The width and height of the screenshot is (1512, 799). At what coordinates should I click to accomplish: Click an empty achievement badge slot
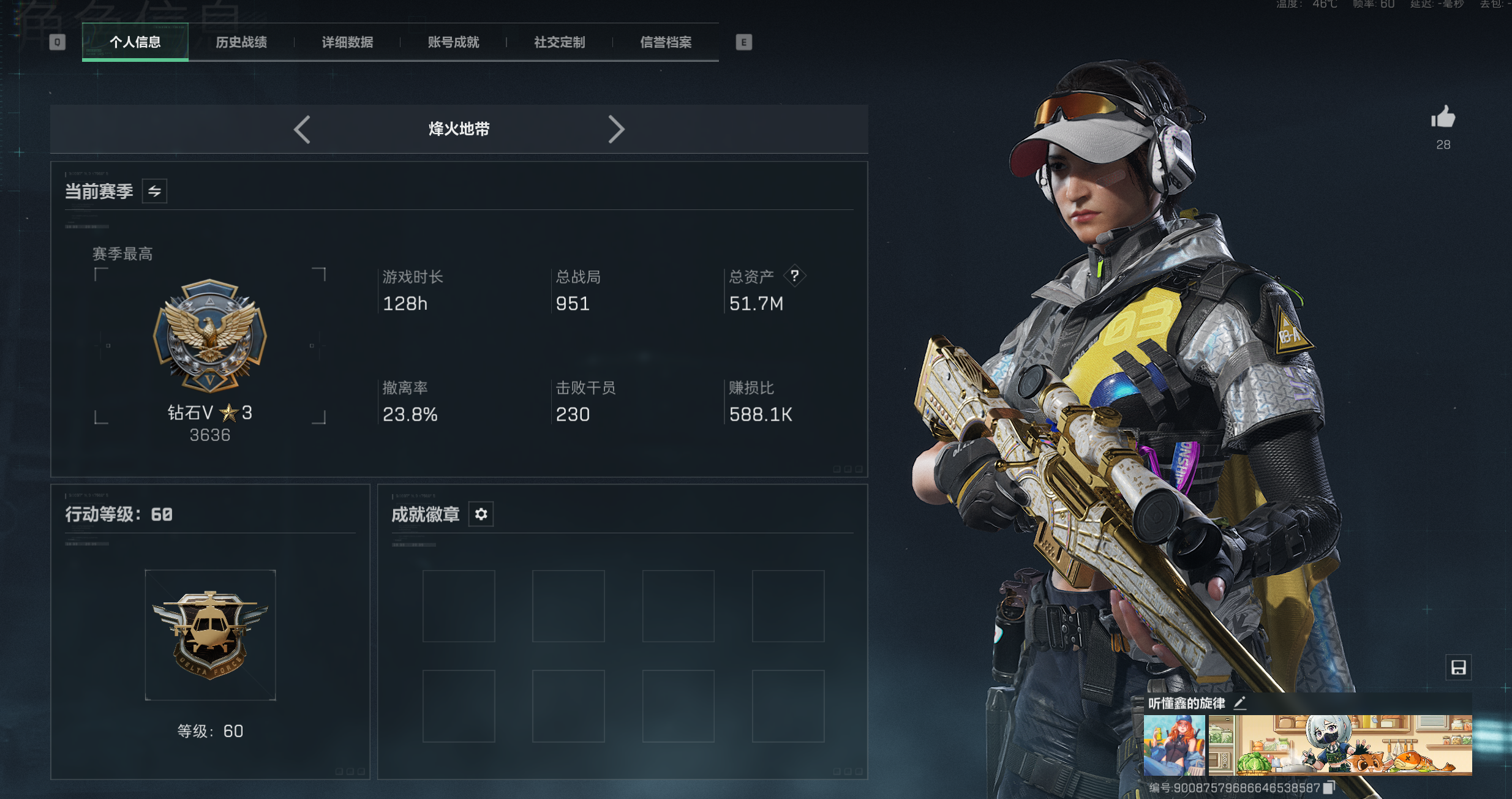[459, 606]
